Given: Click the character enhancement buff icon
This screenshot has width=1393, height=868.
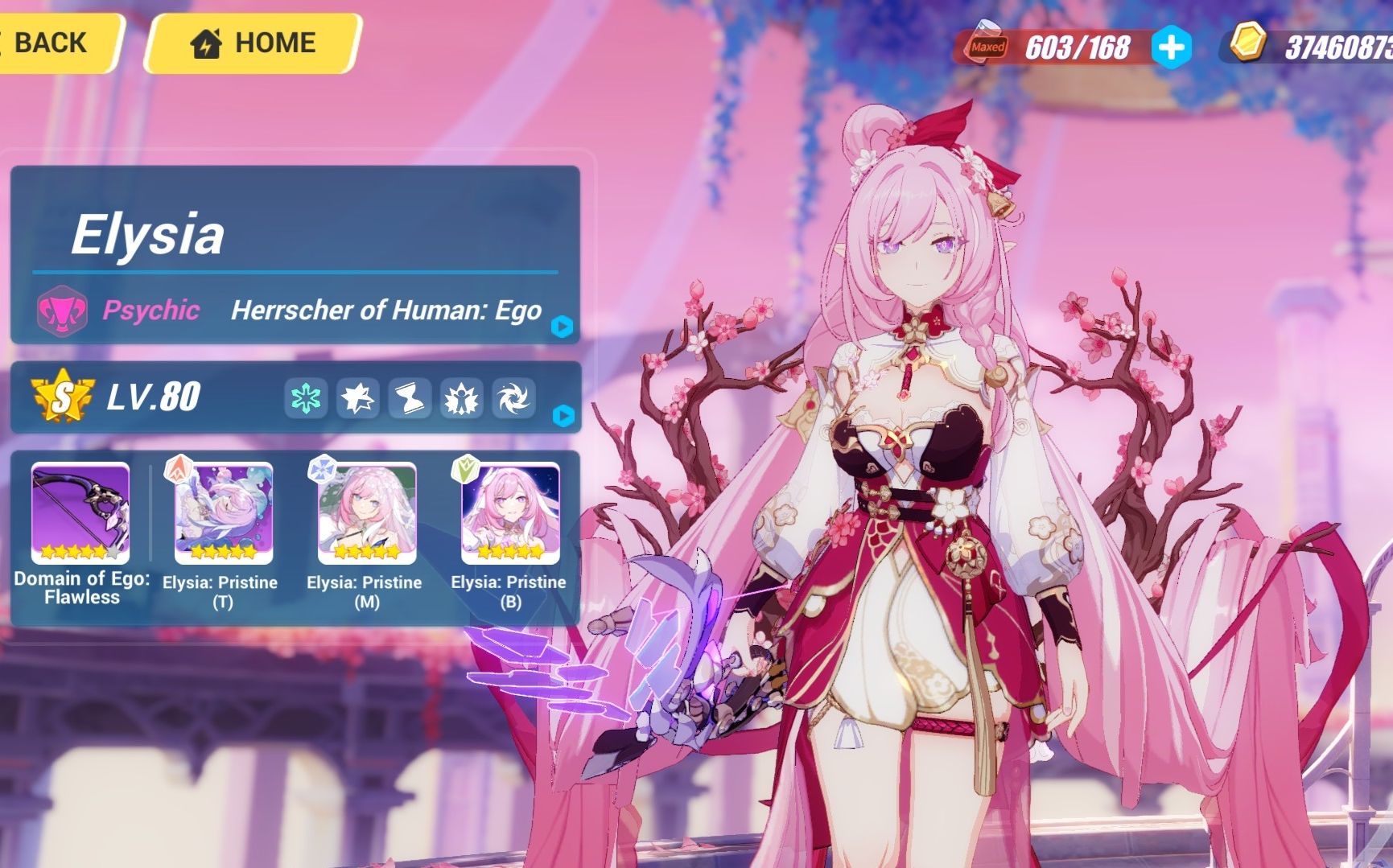Looking at the screenshot, I should click(x=464, y=399).
